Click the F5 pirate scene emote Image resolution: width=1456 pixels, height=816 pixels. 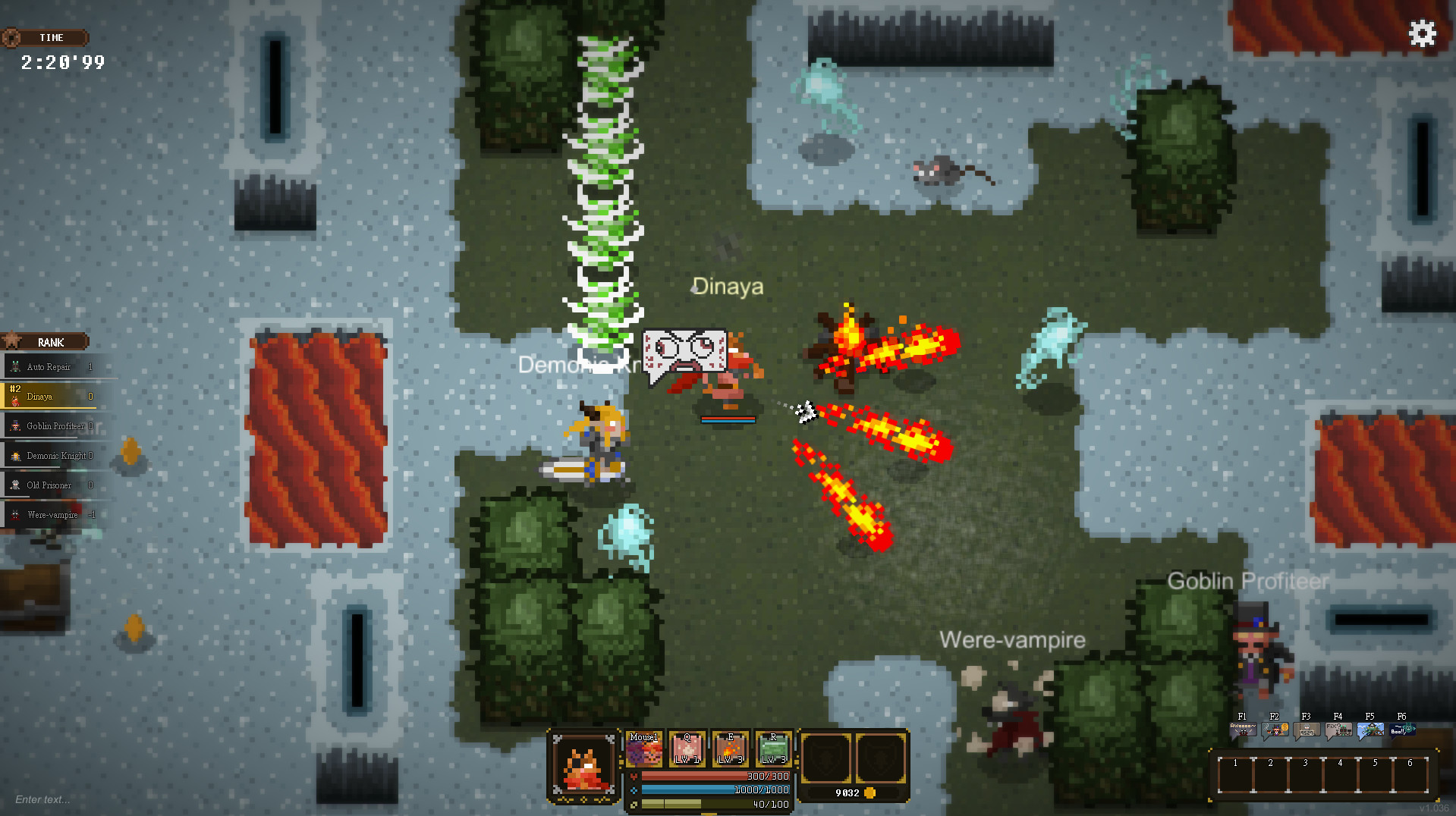tap(1370, 728)
